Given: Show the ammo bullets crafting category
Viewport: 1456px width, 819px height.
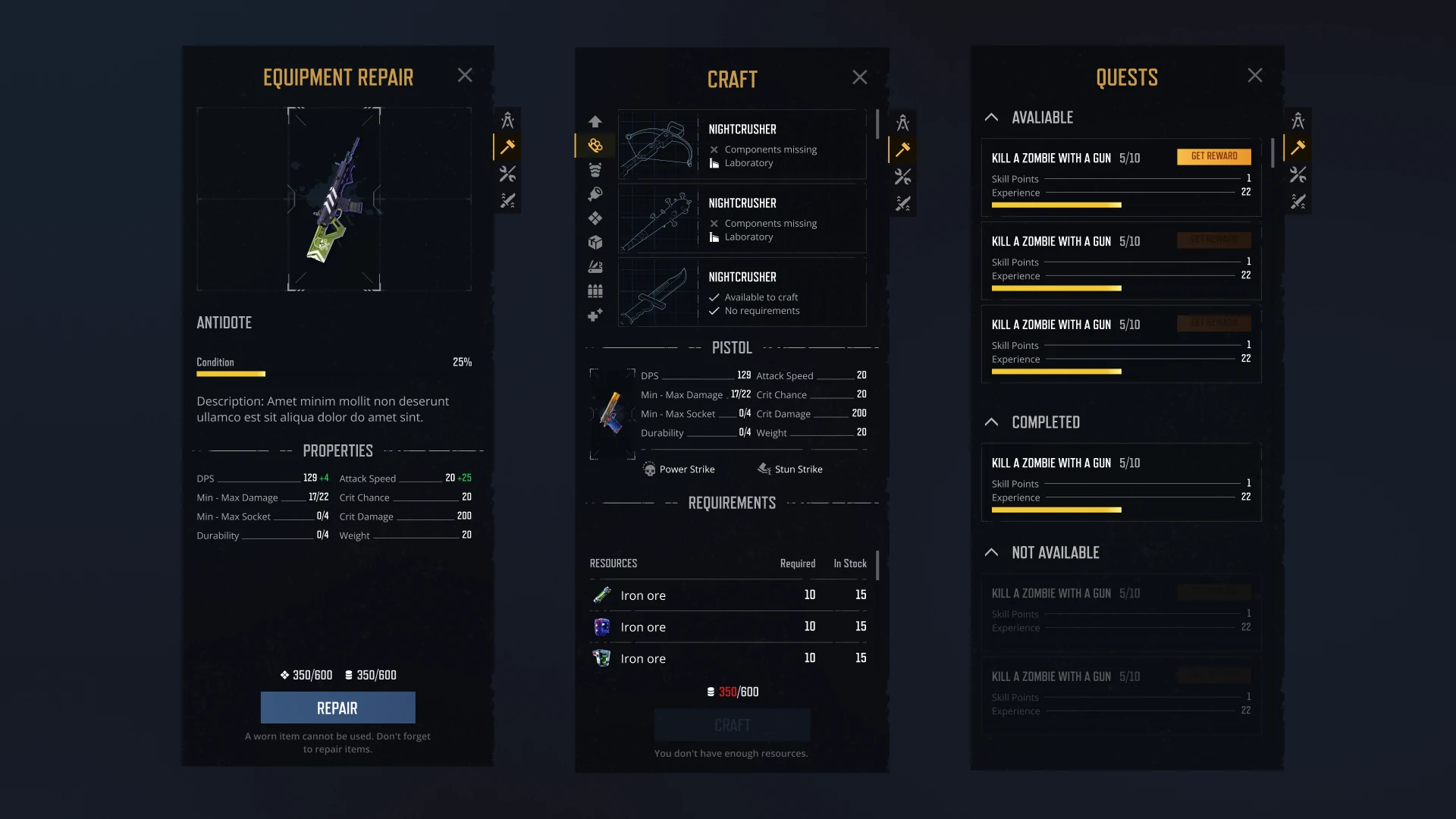Looking at the screenshot, I should [595, 291].
